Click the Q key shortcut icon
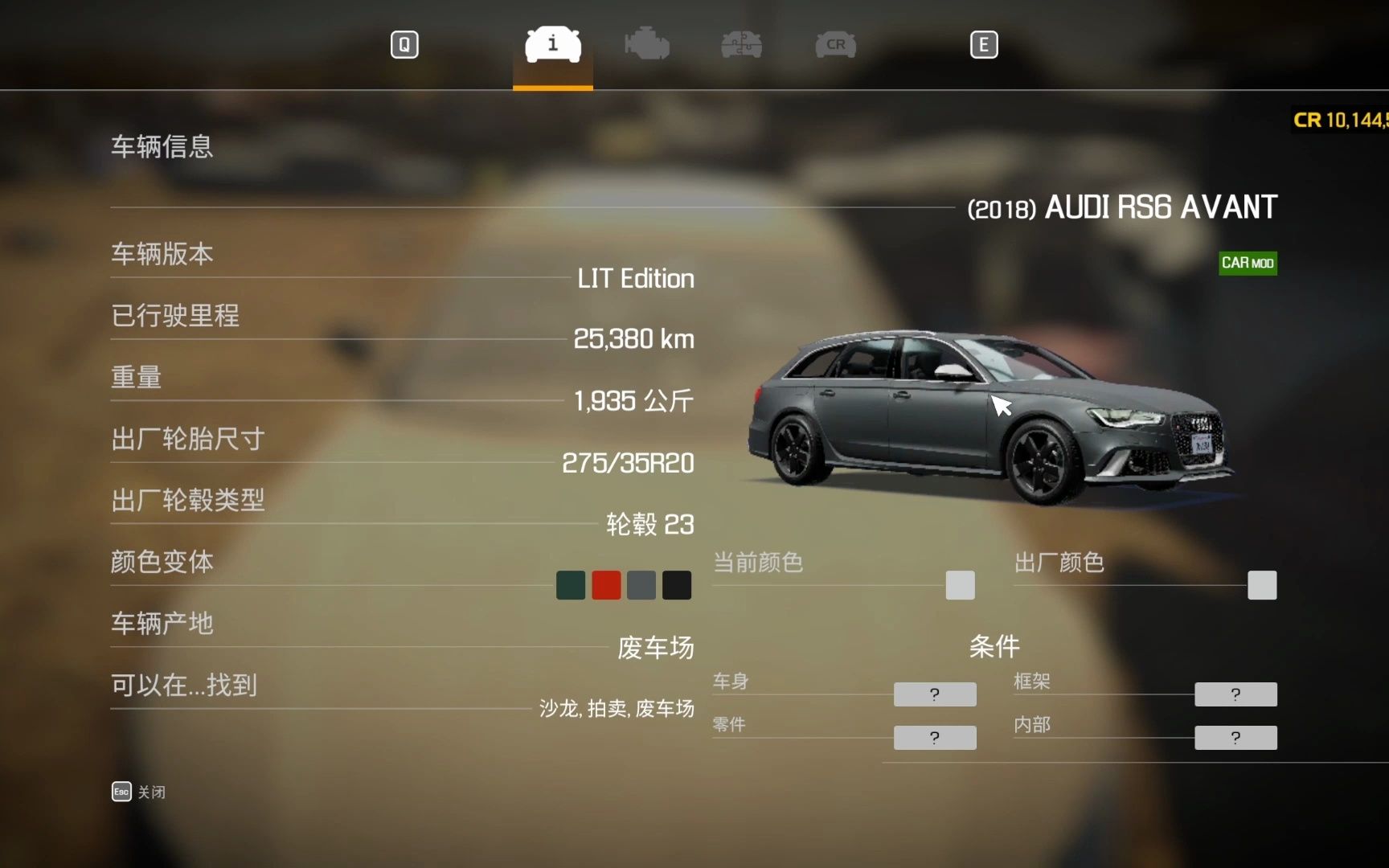 (404, 45)
